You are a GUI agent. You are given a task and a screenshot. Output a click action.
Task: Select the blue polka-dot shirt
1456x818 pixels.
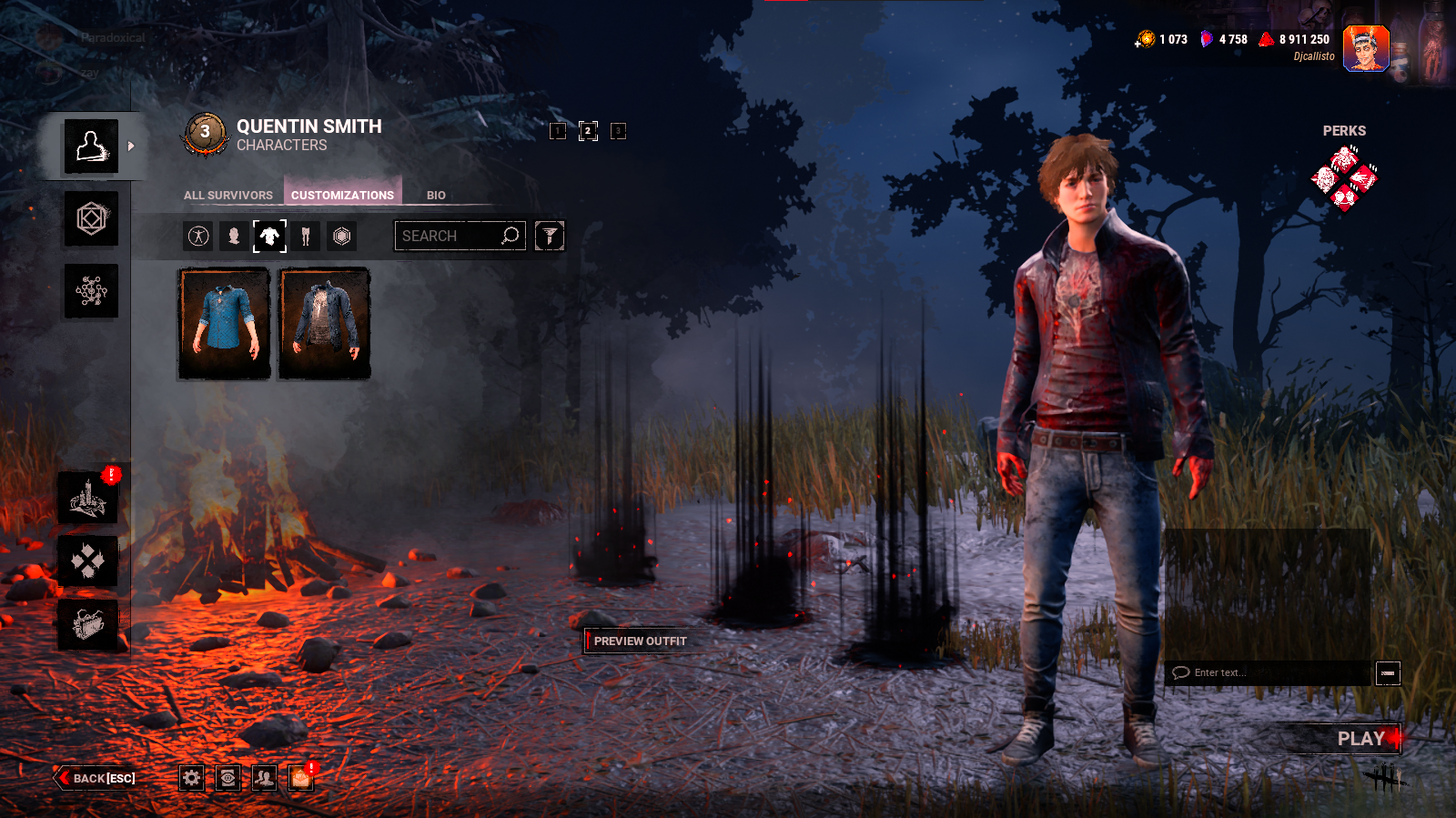[x=224, y=323]
